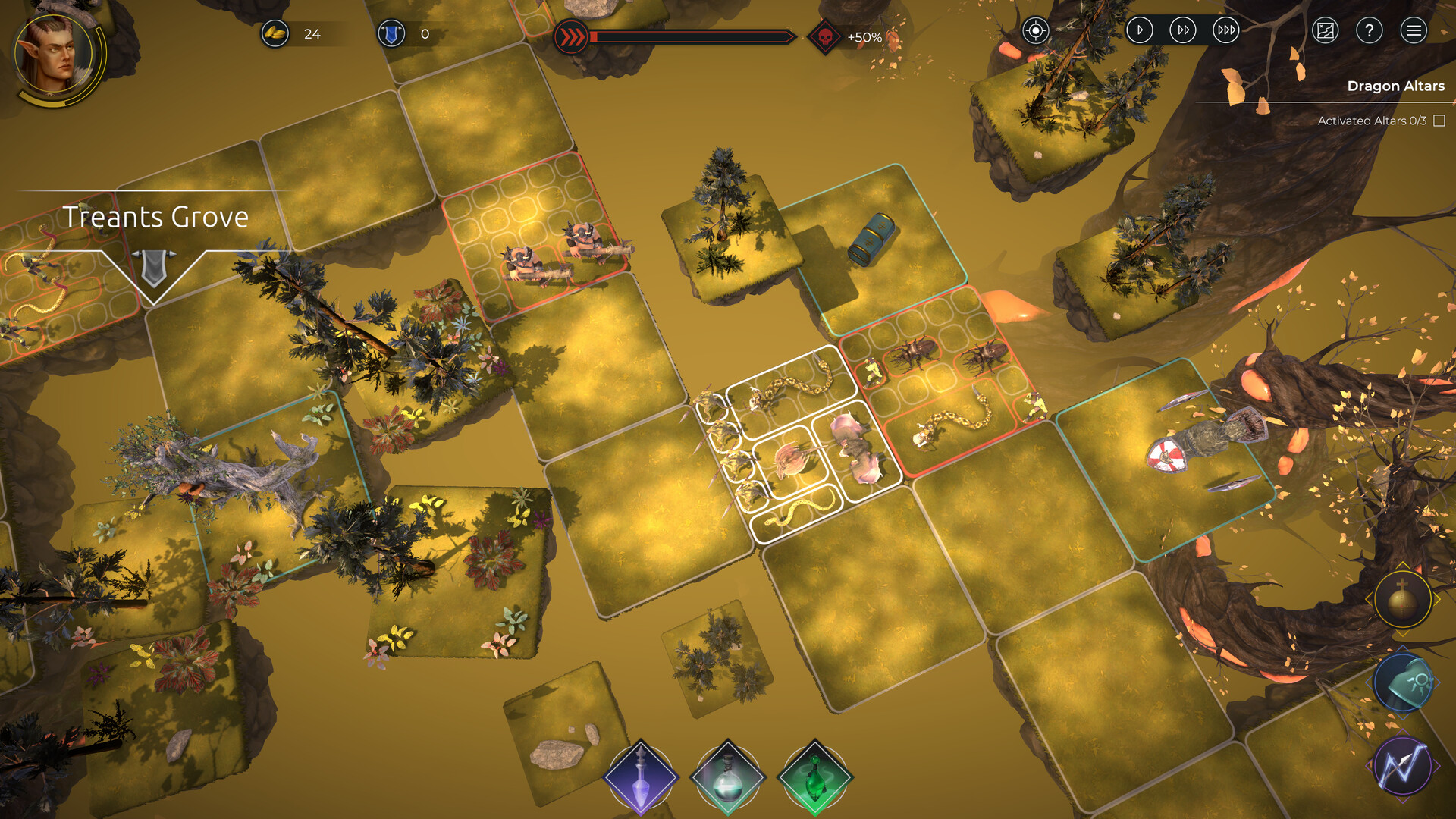Open the hamburger menu in the top right
This screenshot has height=819, width=1456.
point(1414,31)
